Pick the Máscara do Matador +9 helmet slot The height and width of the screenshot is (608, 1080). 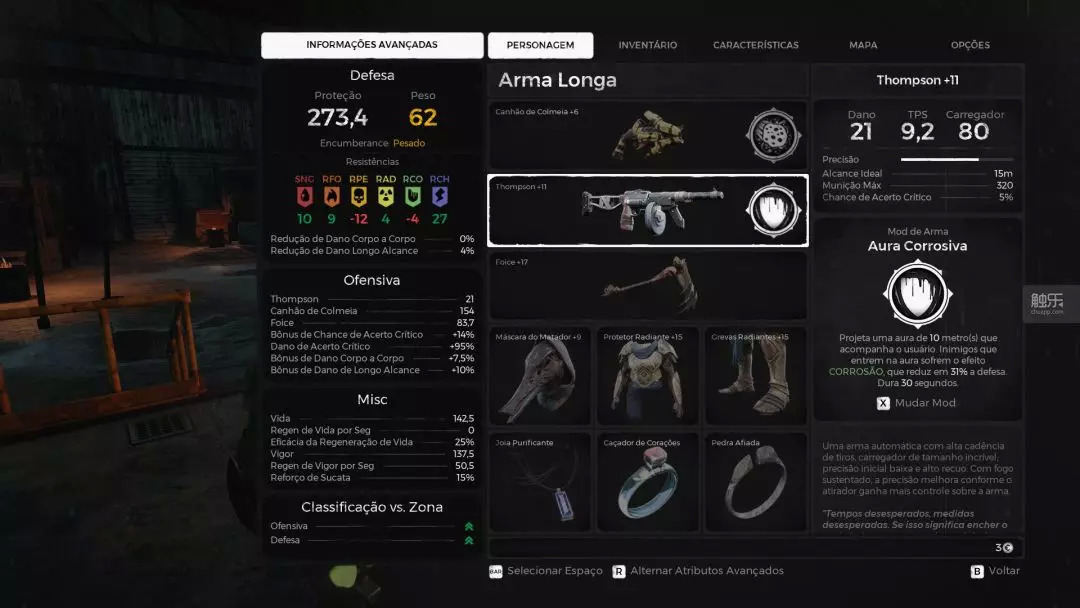[x=540, y=376]
